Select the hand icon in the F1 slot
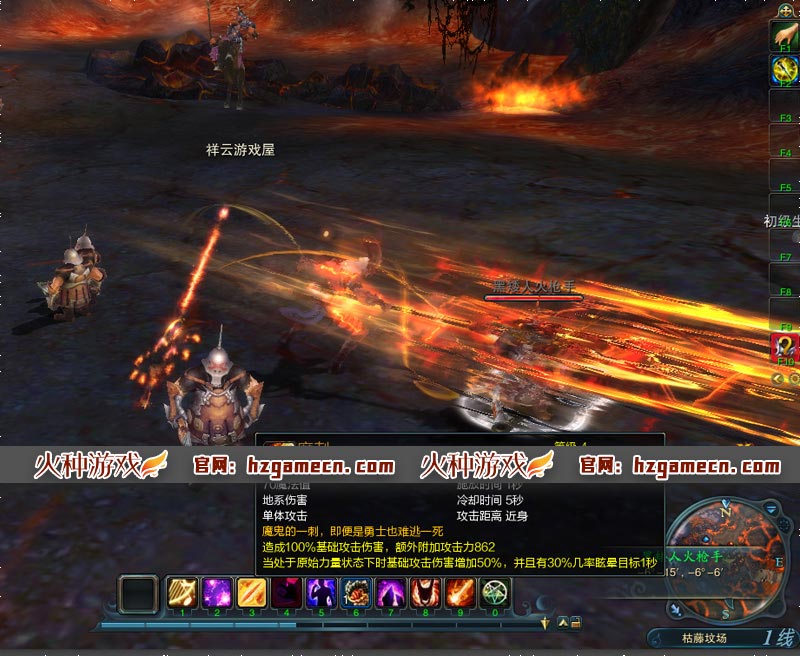This screenshot has width=800, height=656. 785,33
